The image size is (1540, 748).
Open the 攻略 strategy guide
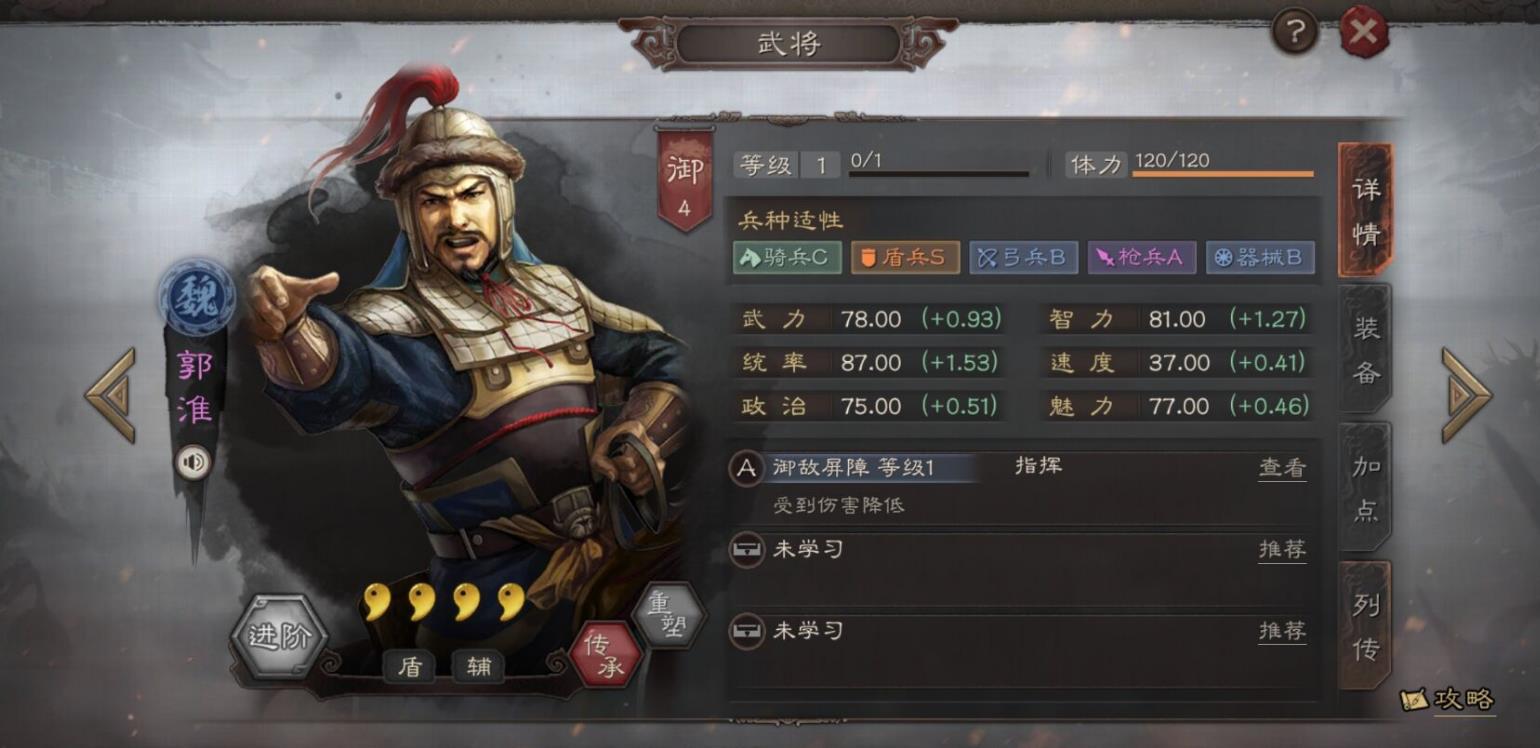point(1451,699)
